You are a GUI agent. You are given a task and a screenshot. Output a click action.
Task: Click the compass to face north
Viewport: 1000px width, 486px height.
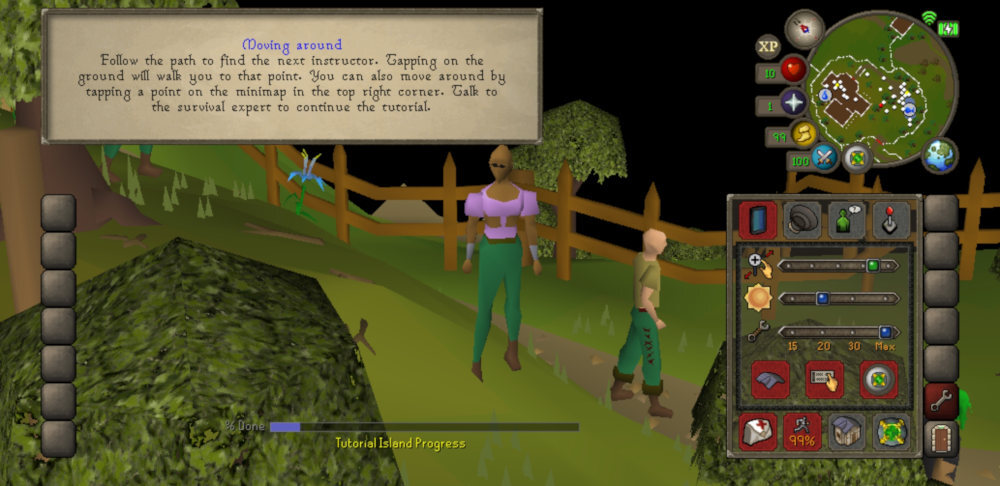[803, 28]
